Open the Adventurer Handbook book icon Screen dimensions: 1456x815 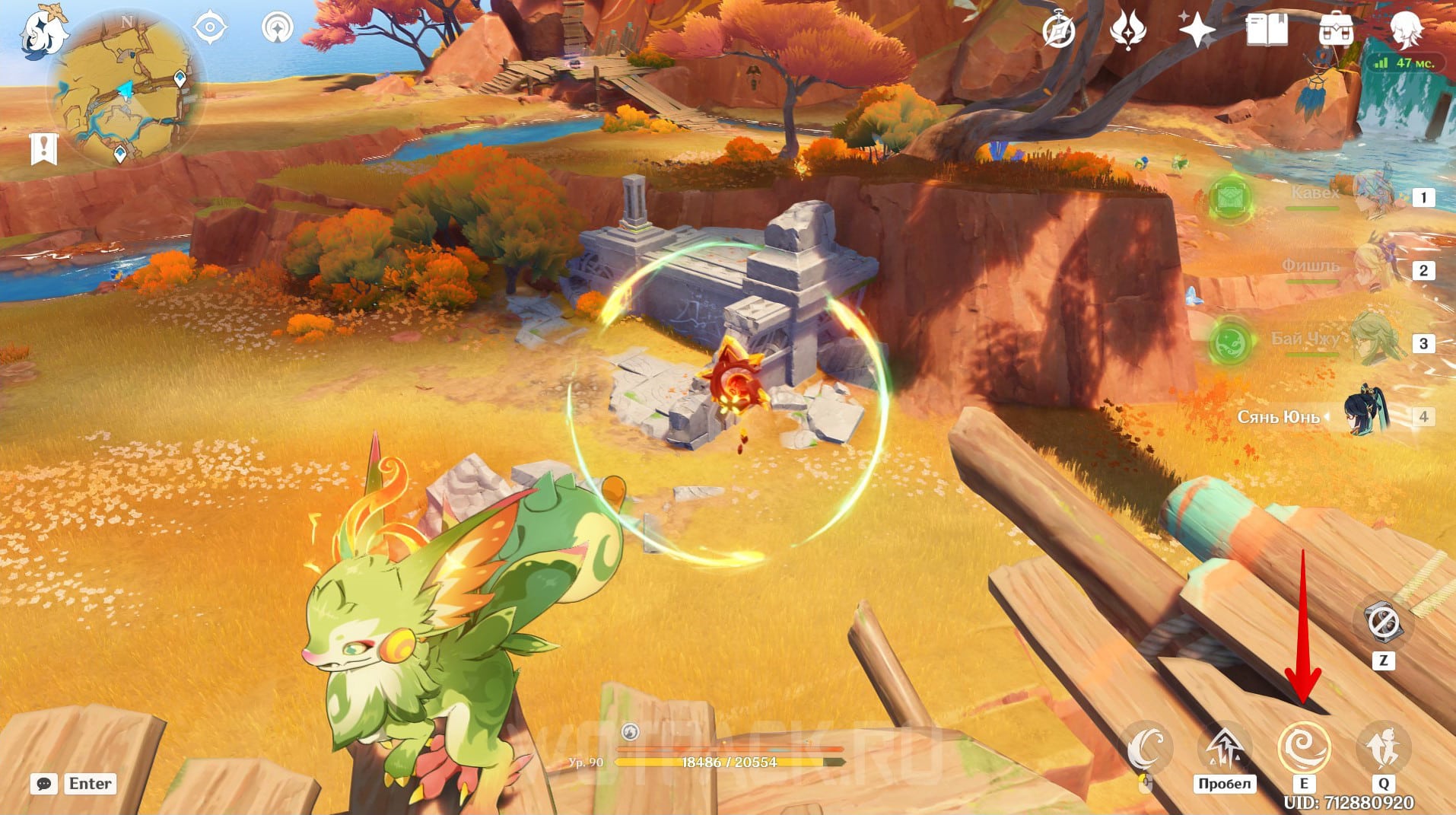(x=1266, y=31)
